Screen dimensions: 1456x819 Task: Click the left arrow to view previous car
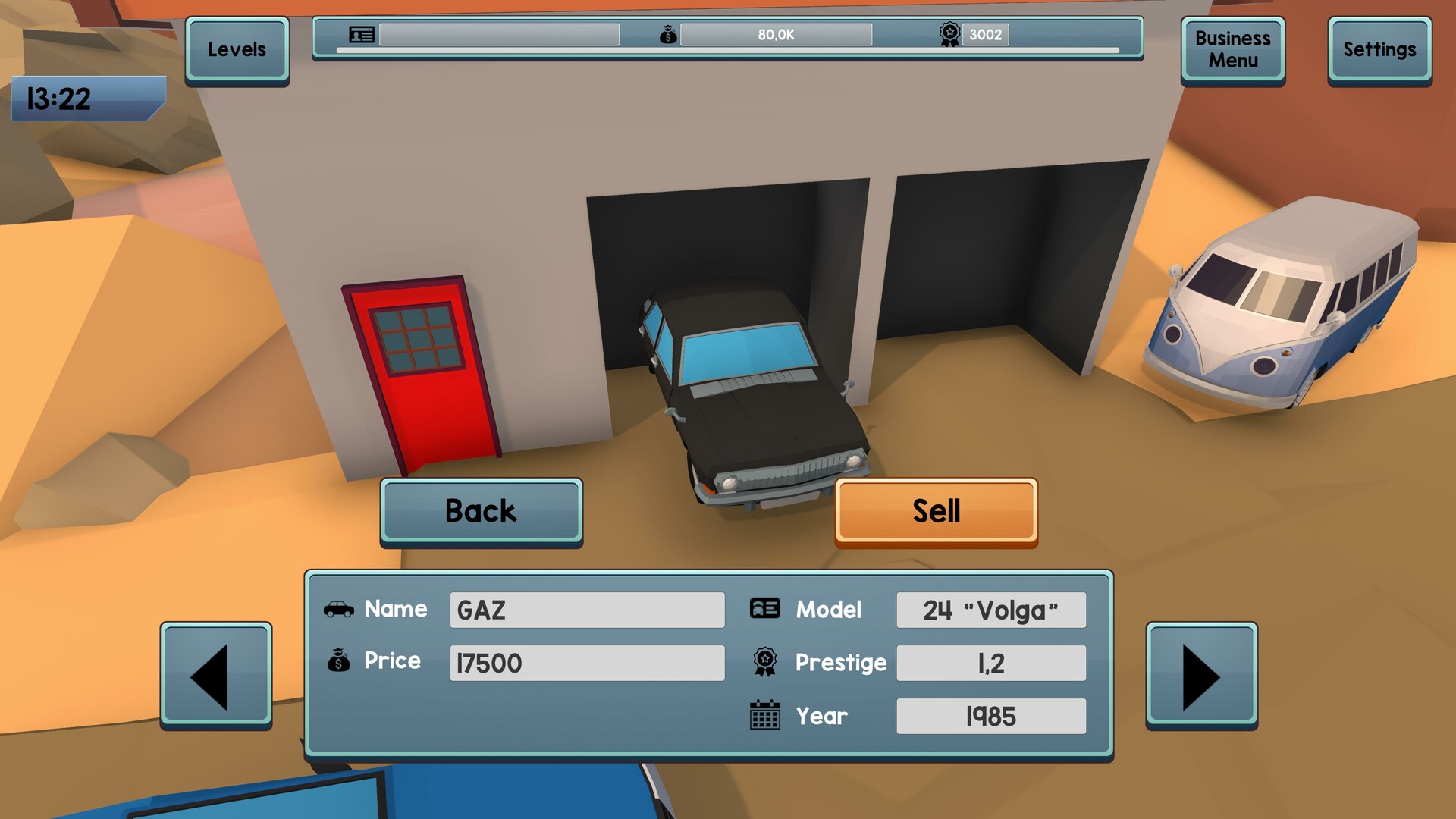tap(216, 675)
